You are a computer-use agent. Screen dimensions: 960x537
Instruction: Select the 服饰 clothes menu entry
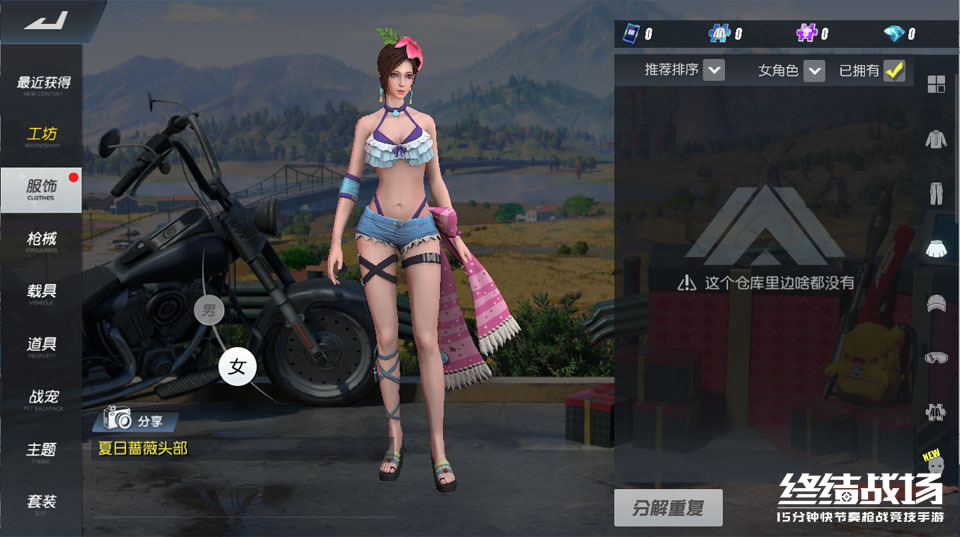42,189
